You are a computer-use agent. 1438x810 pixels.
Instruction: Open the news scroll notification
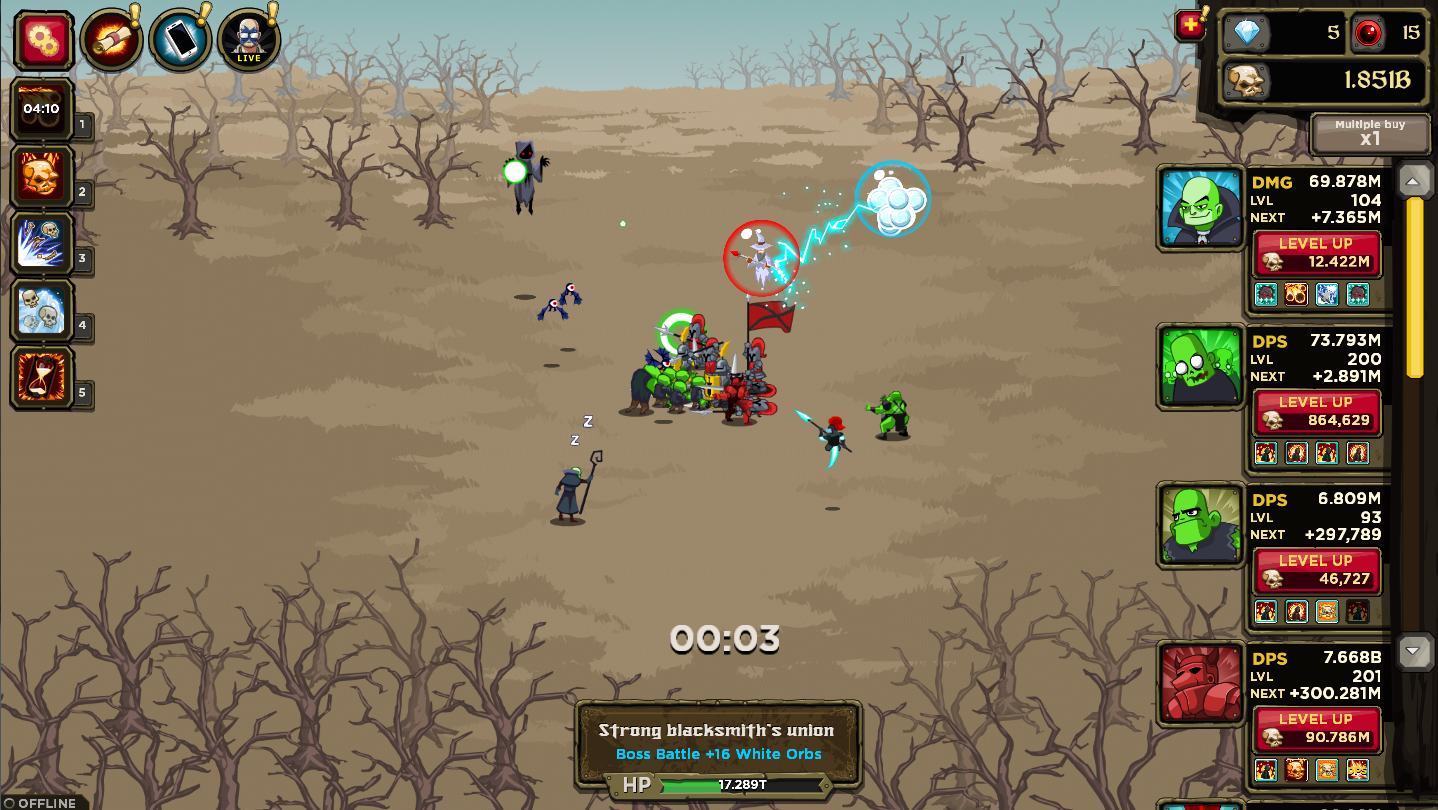pos(110,37)
